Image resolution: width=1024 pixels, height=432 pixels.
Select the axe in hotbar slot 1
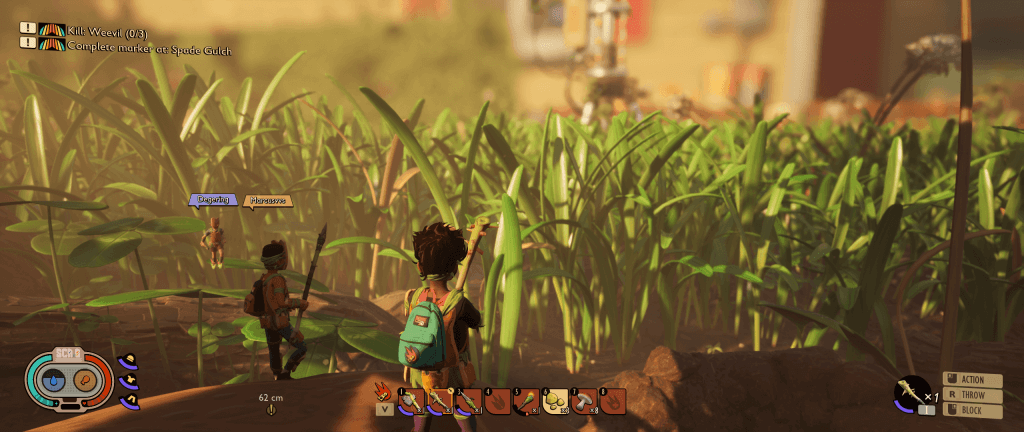[x=411, y=401]
